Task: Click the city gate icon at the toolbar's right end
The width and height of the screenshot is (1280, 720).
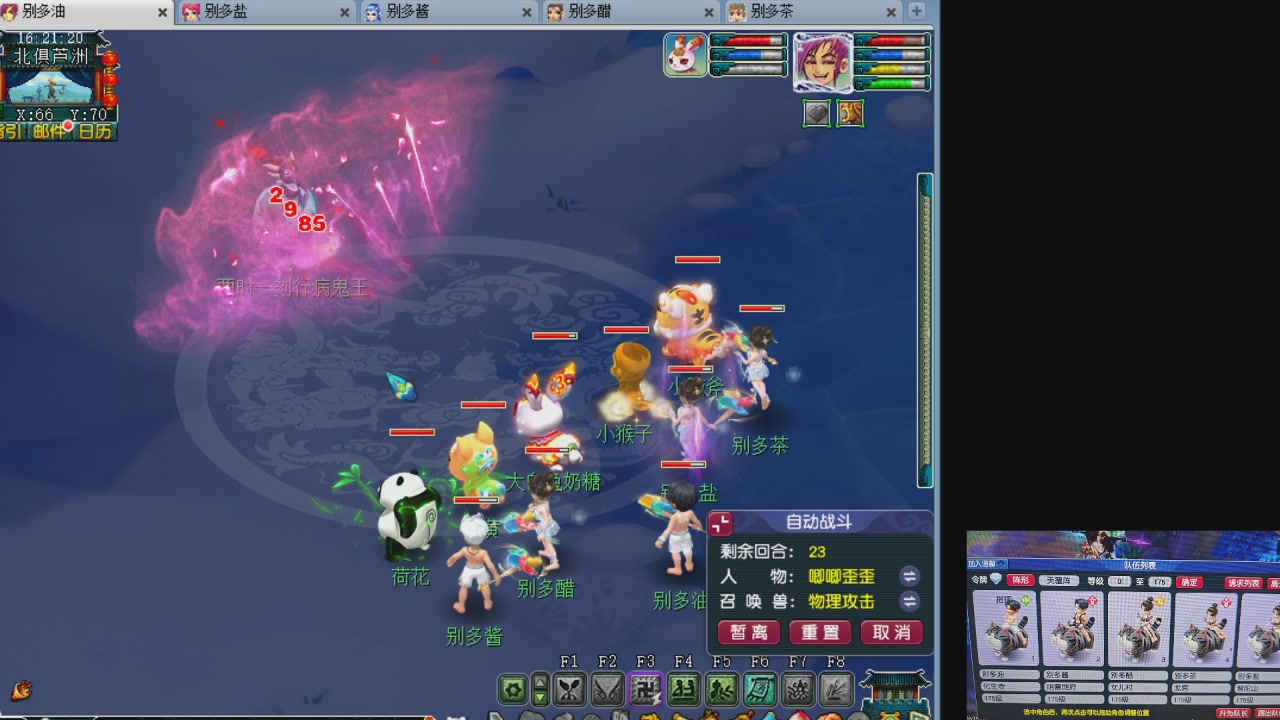Action: pyautogui.click(x=895, y=690)
